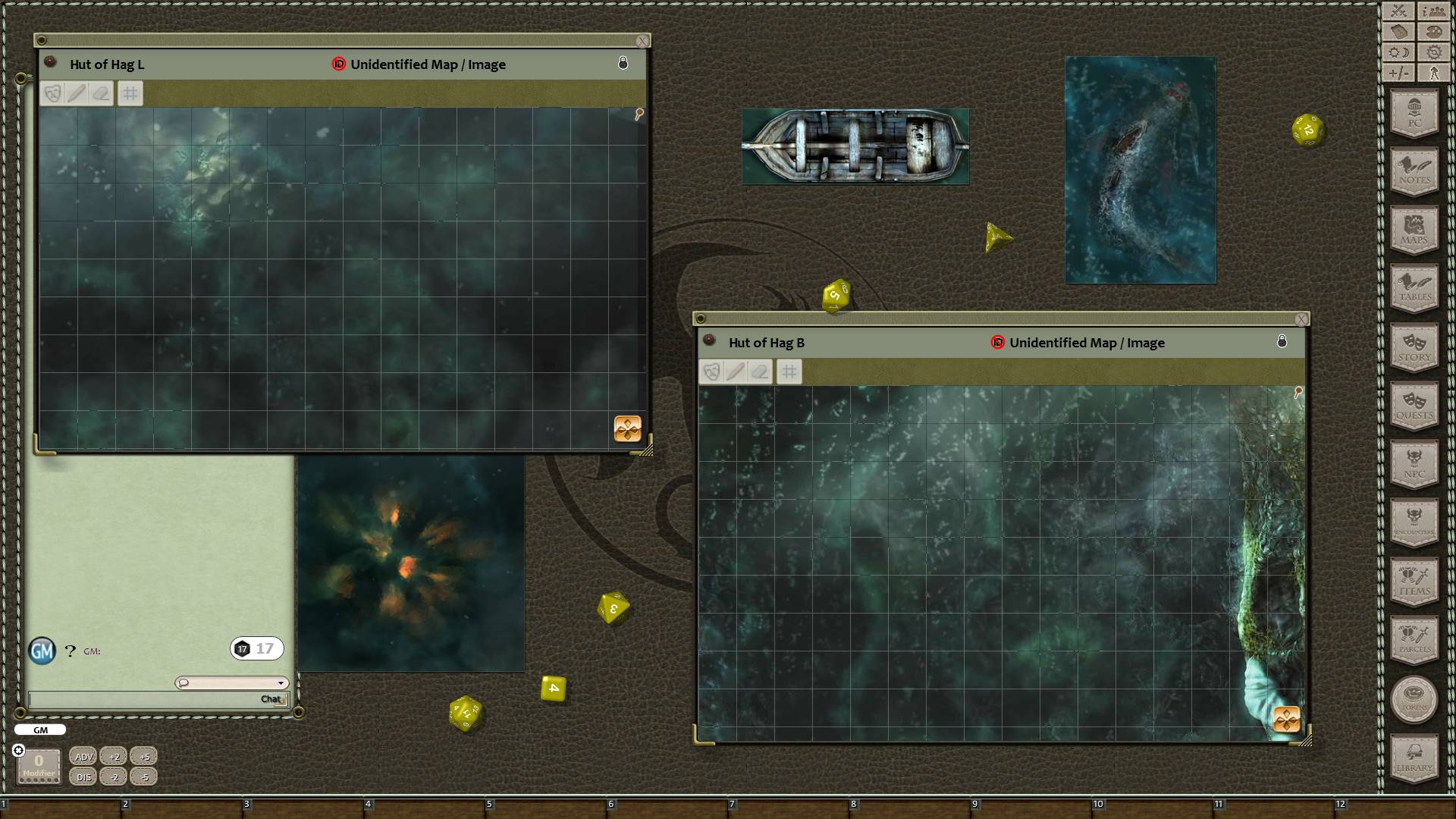1456x819 pixels.
Task: Open the sun and moon lighting settings icon
Action: pyautogui.click(x=1397, y=52)
